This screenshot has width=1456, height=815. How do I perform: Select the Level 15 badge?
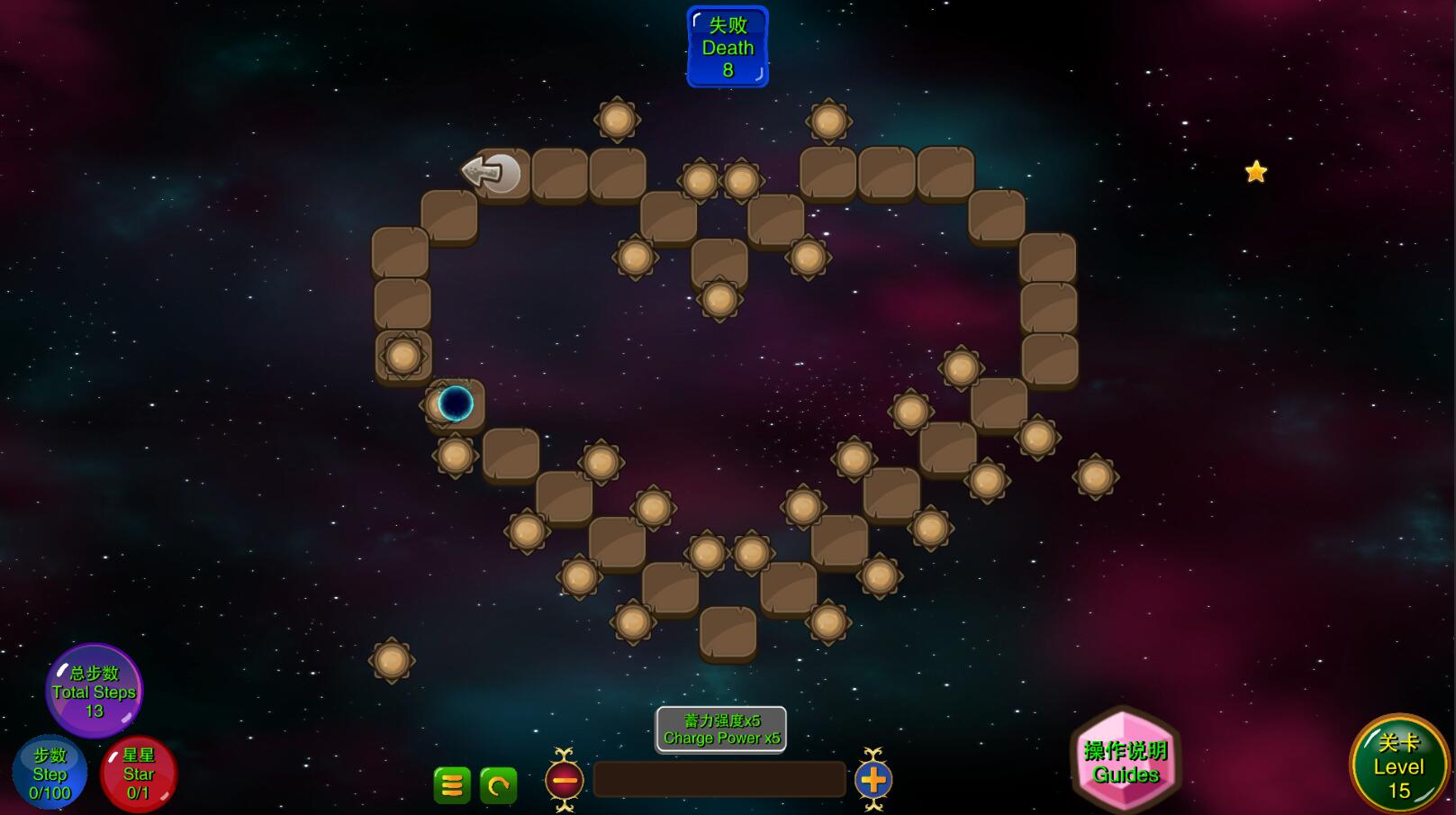(1397, 765)
